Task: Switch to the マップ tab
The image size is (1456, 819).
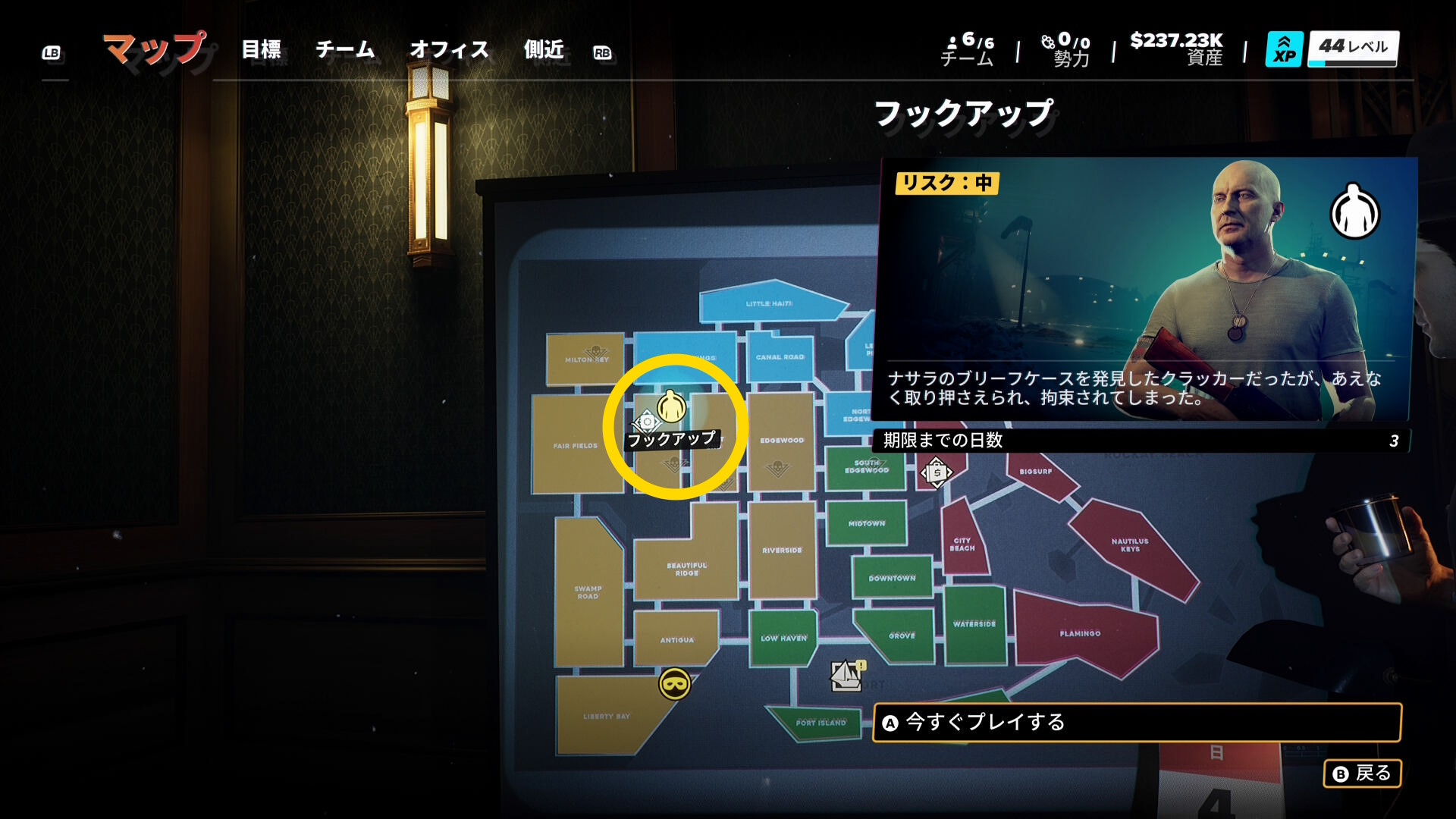Action: [154, 49]
